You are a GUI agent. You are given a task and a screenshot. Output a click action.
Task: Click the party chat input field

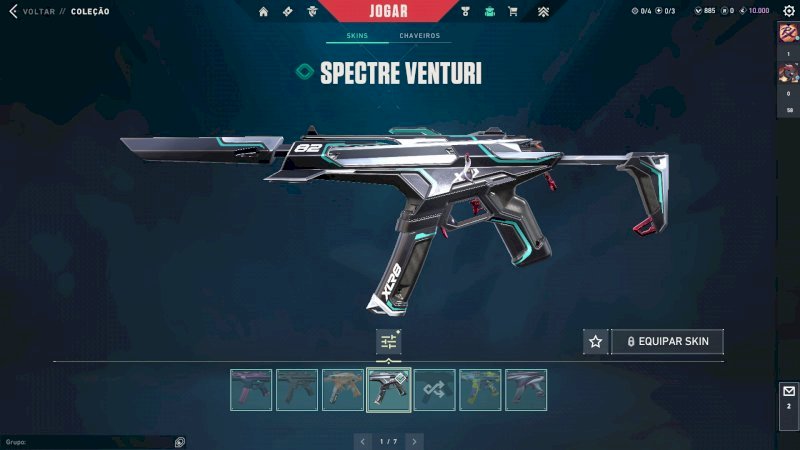tap(90, 441)
